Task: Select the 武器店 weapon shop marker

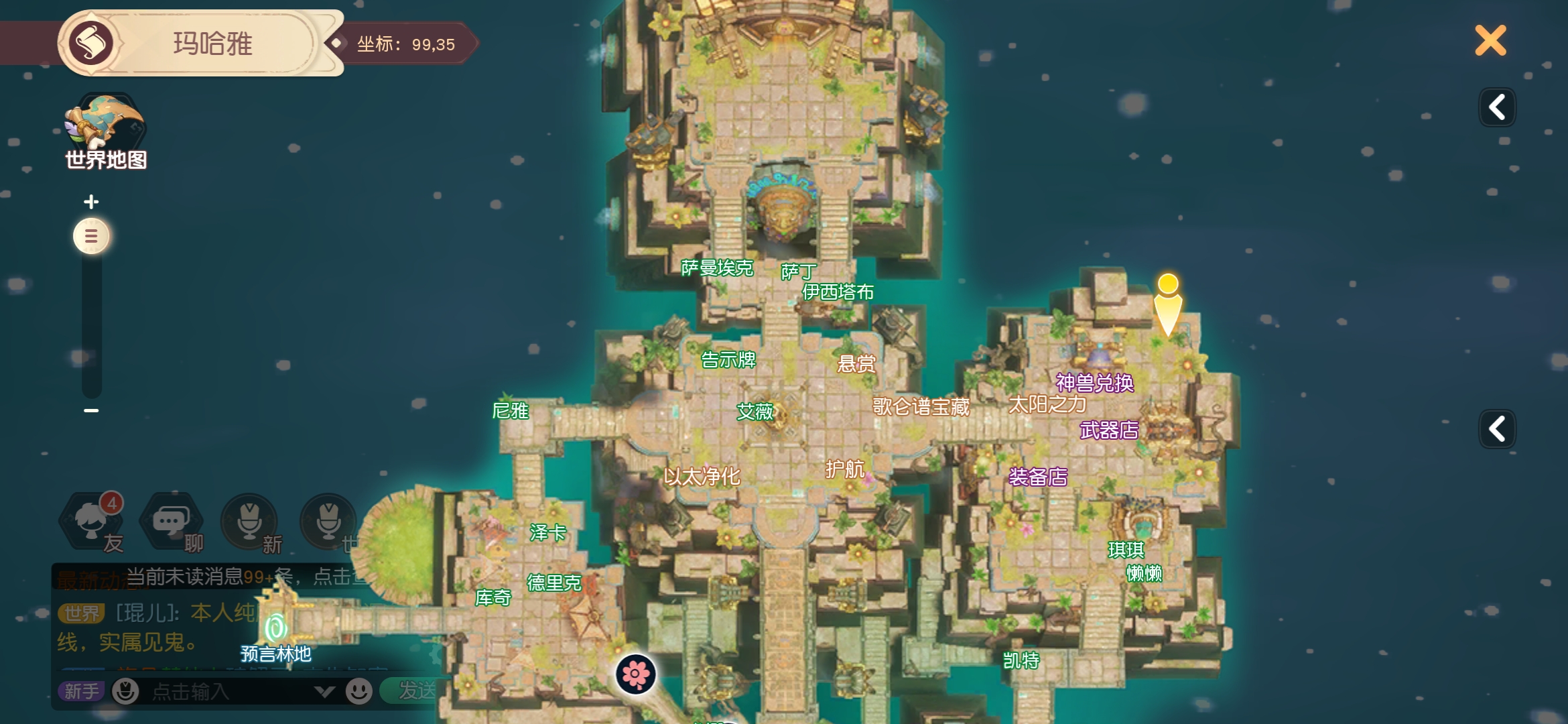Action: 1109,430
